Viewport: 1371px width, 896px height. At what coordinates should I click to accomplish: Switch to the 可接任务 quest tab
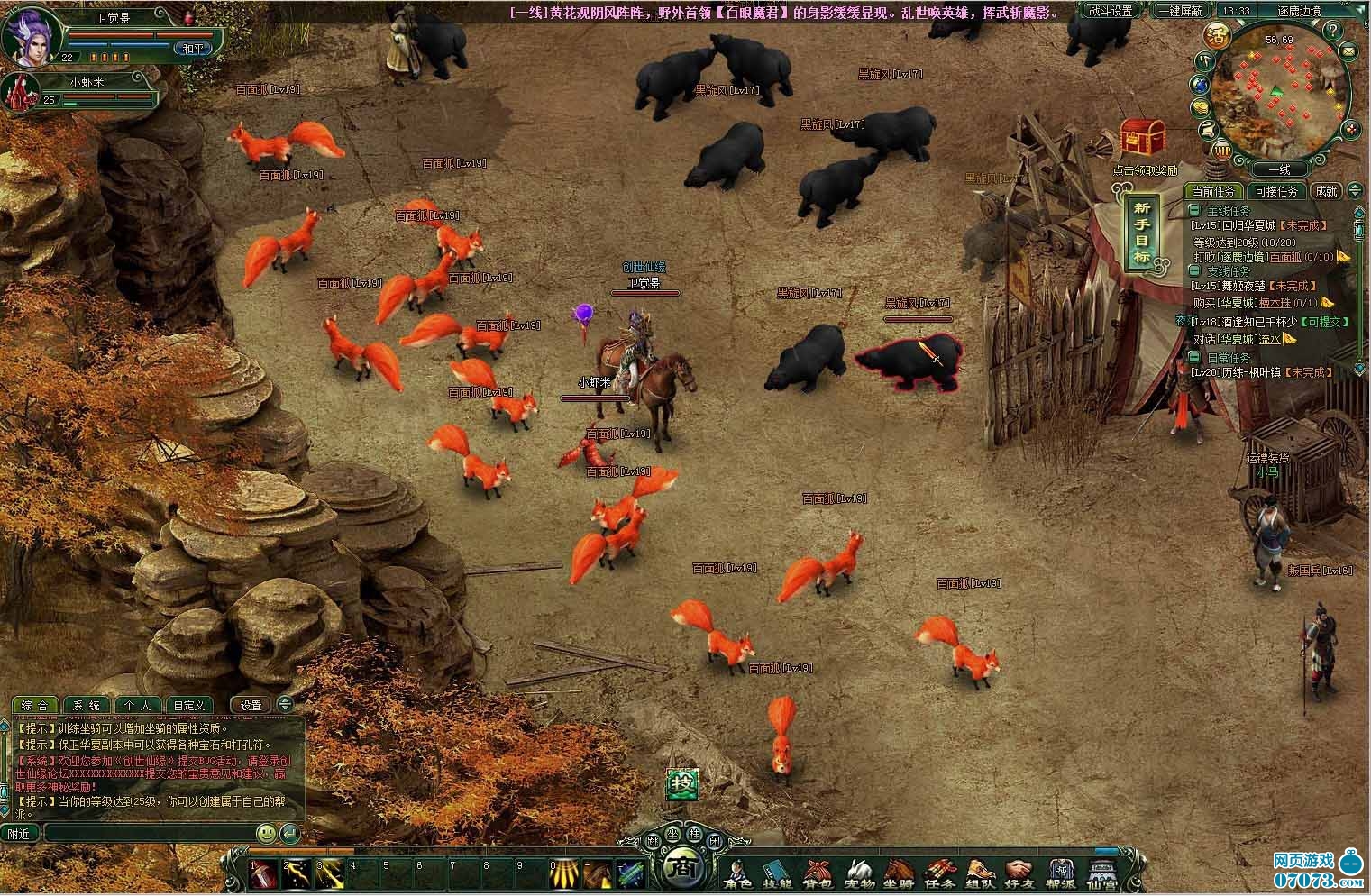pyautogui.click(x=1275, y=191)
